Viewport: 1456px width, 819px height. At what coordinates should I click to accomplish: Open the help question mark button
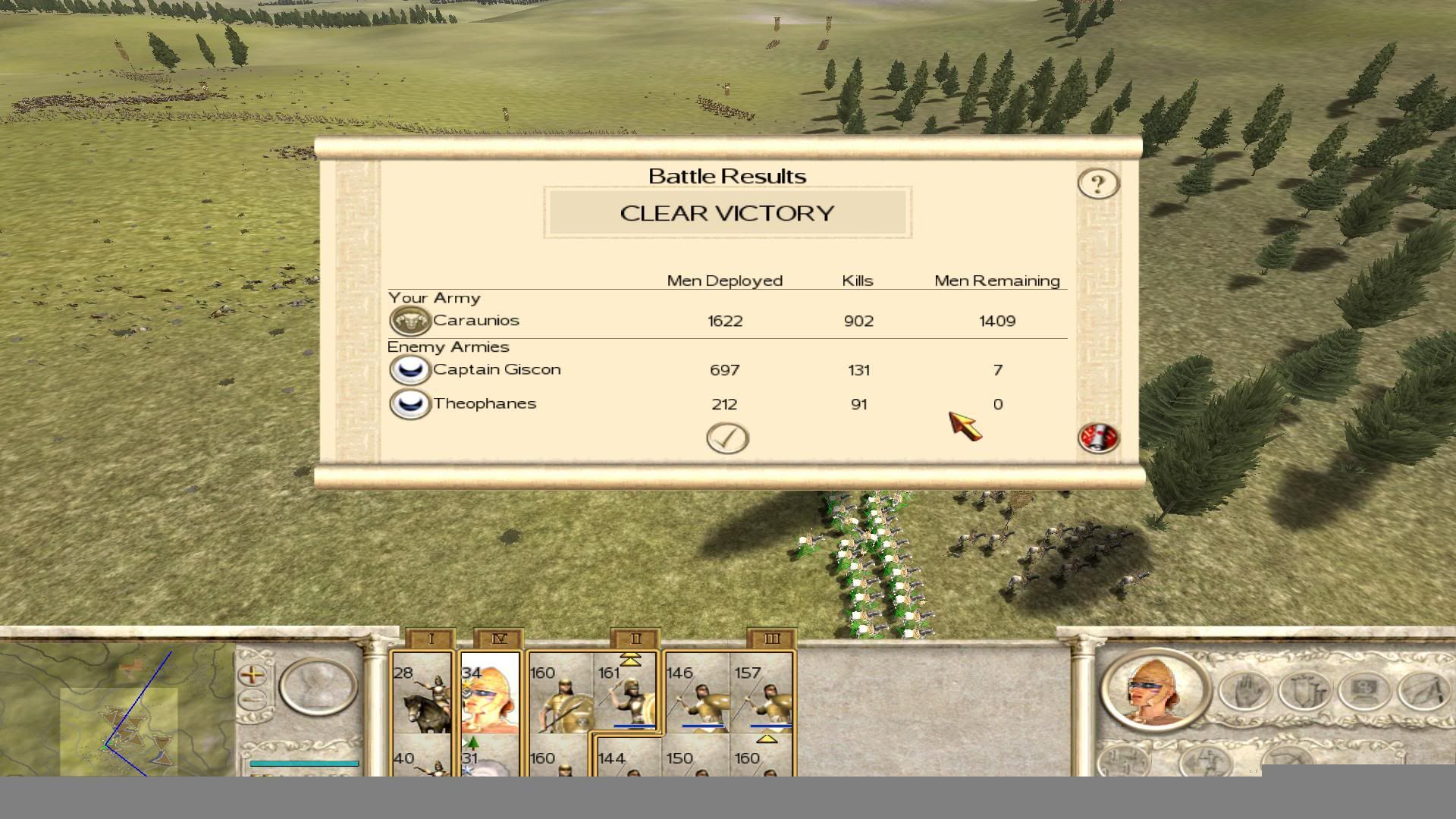[x=1097, y=184]
